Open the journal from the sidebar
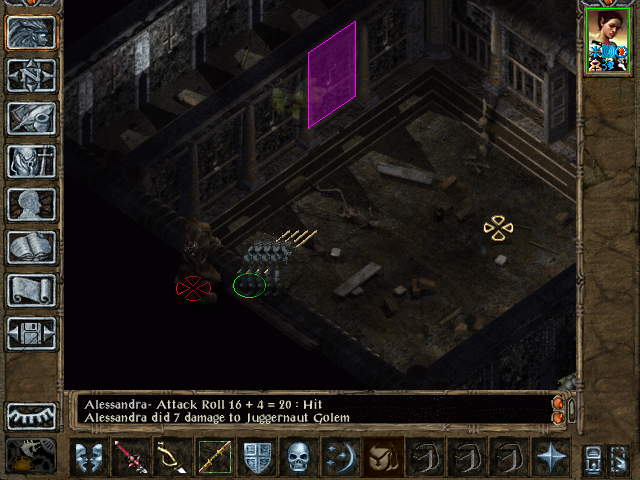Image resolution: width=640 pixels, height=480 pixels. click(x=31, y=118)
